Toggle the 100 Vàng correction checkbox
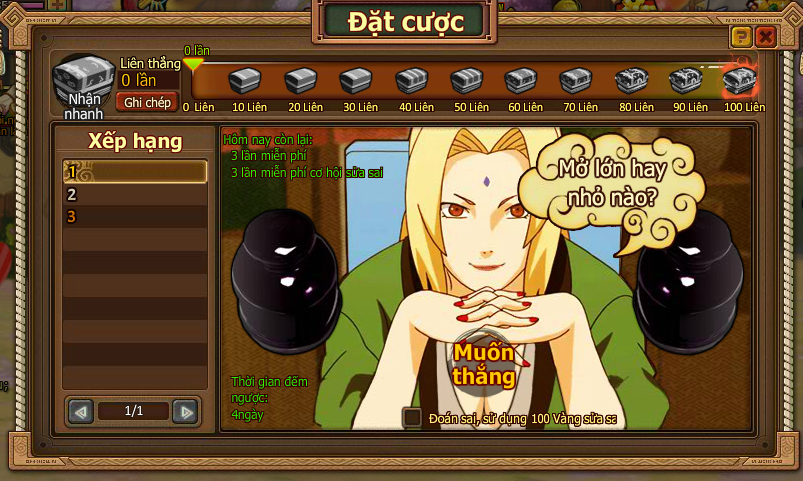 (412, 418)
